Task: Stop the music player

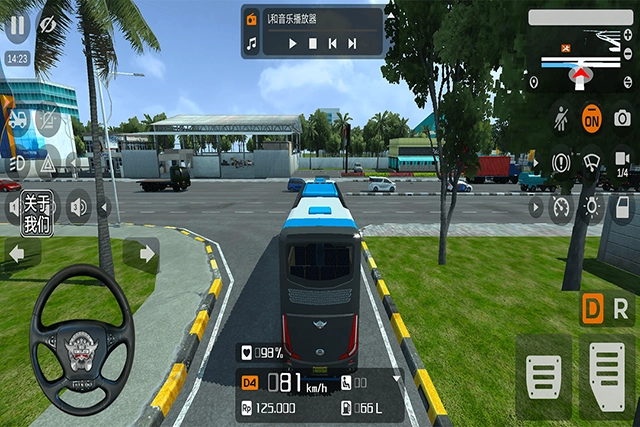Action: [313, 44]
